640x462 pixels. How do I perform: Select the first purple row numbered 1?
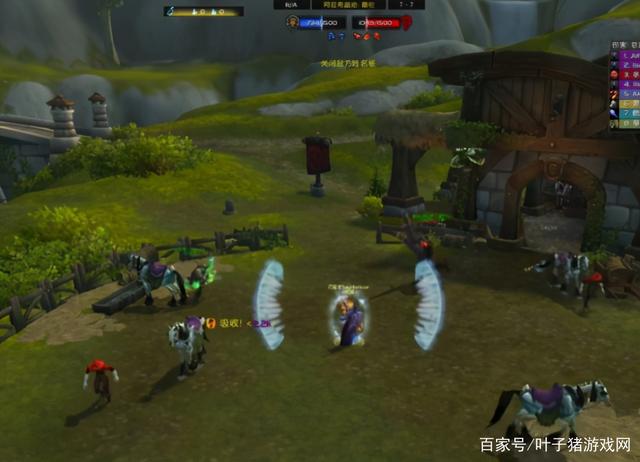pos(630,56)
